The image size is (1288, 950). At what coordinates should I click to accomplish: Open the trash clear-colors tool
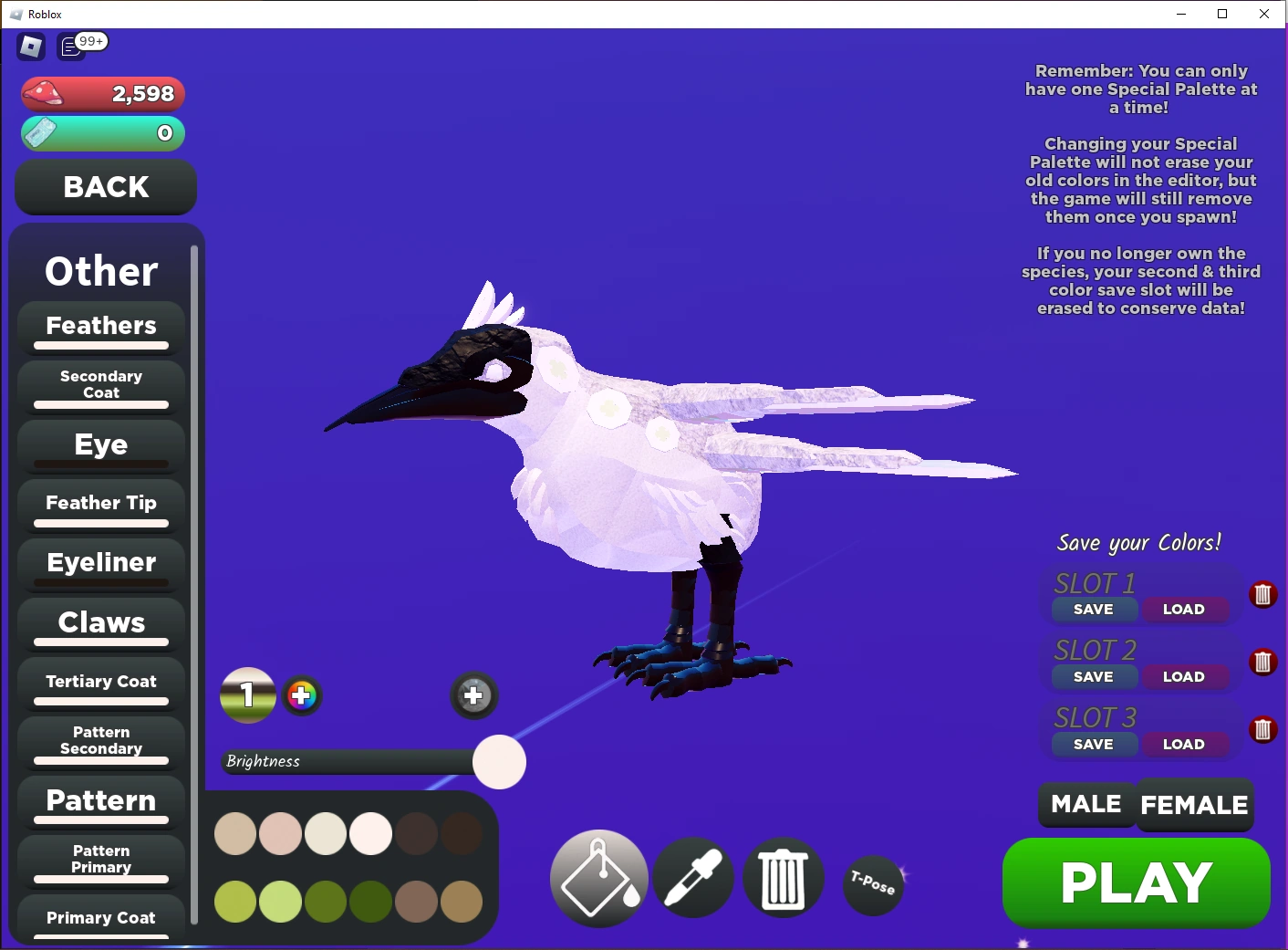[783, 878]
